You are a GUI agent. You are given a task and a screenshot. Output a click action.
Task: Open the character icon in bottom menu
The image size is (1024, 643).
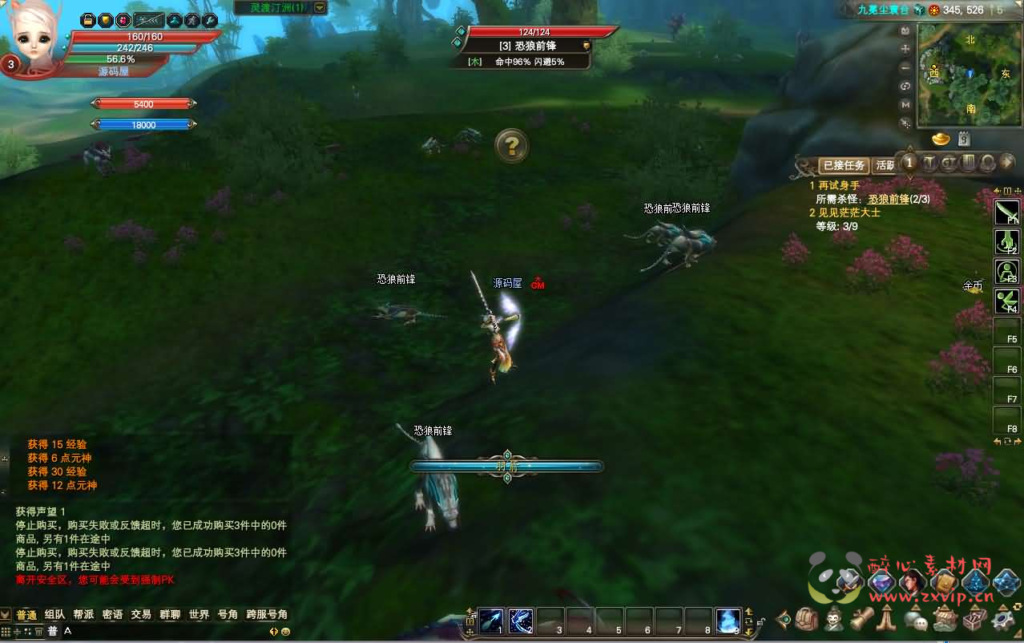point(834,619)
